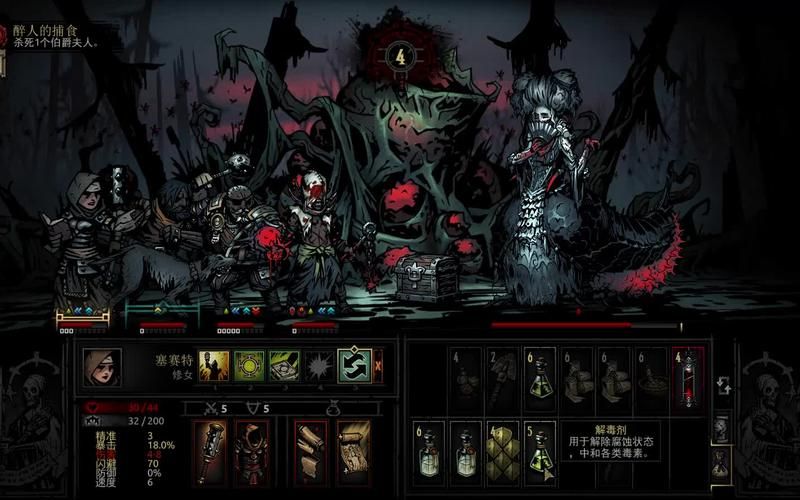This screenshot has width=800, height=500.
Task: Select the red blood vial item
Action: 688,380
